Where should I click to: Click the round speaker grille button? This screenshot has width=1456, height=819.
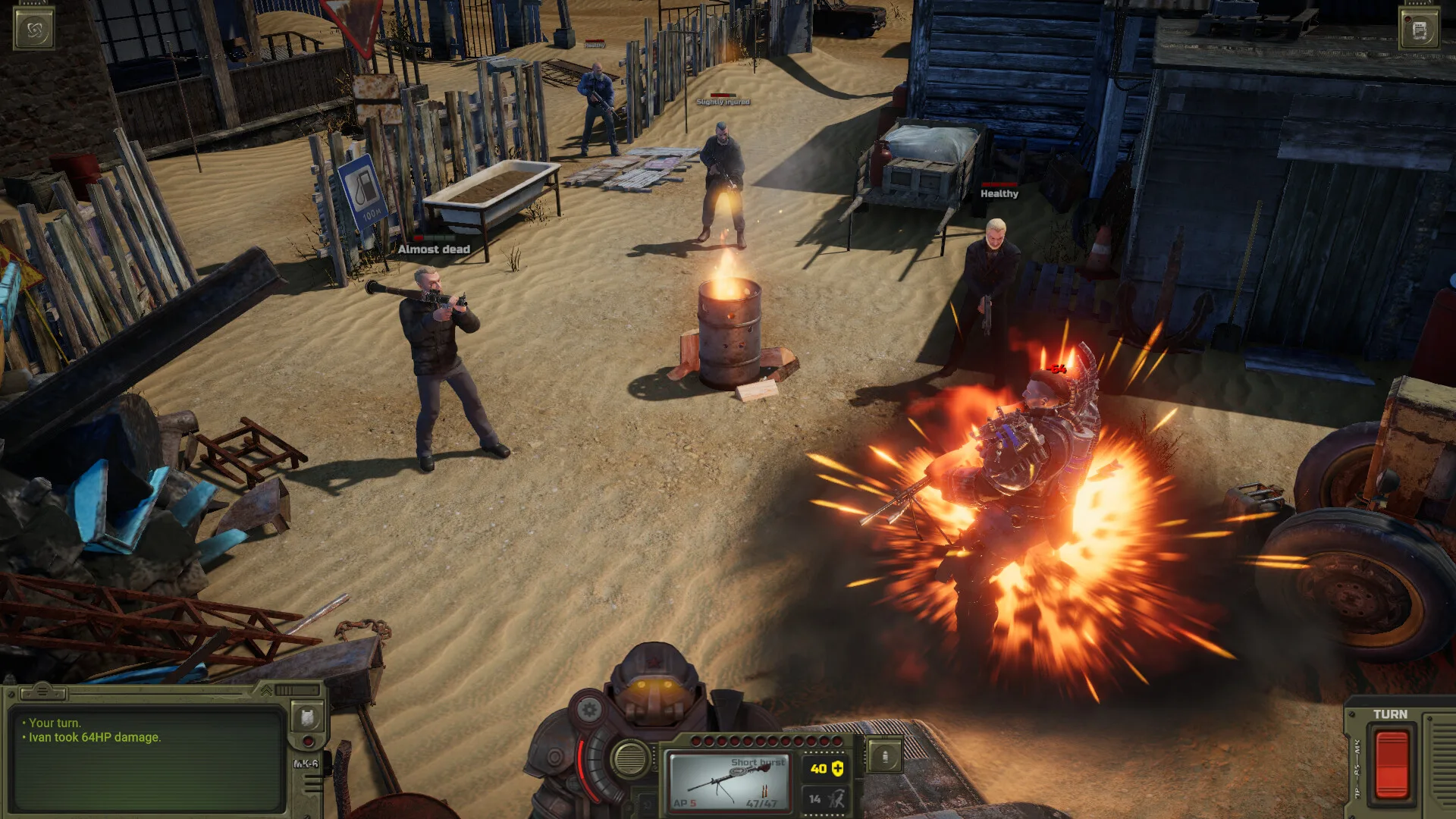630,758
